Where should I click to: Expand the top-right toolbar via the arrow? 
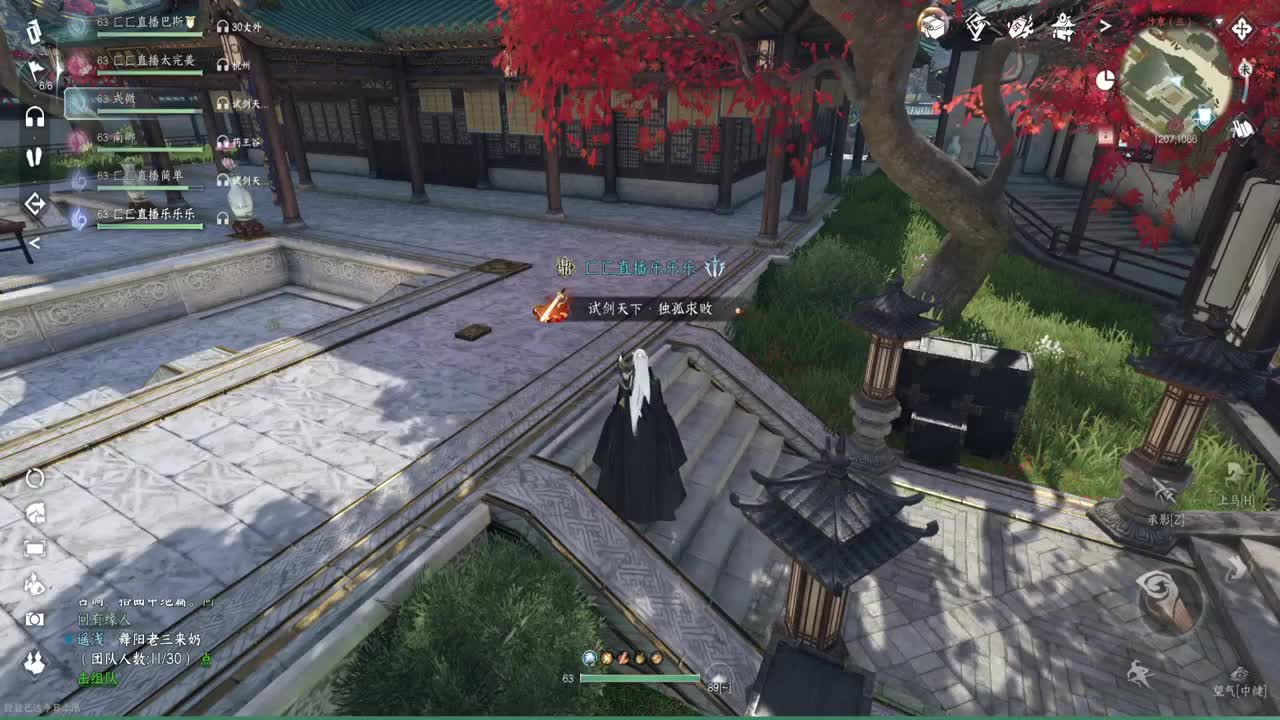[1106, 28]
